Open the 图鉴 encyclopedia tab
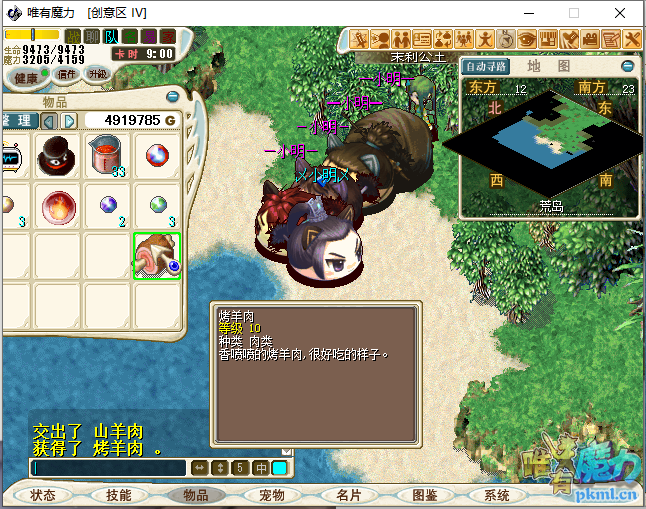This screenshot has width=646, height=509. pos(424,495)
